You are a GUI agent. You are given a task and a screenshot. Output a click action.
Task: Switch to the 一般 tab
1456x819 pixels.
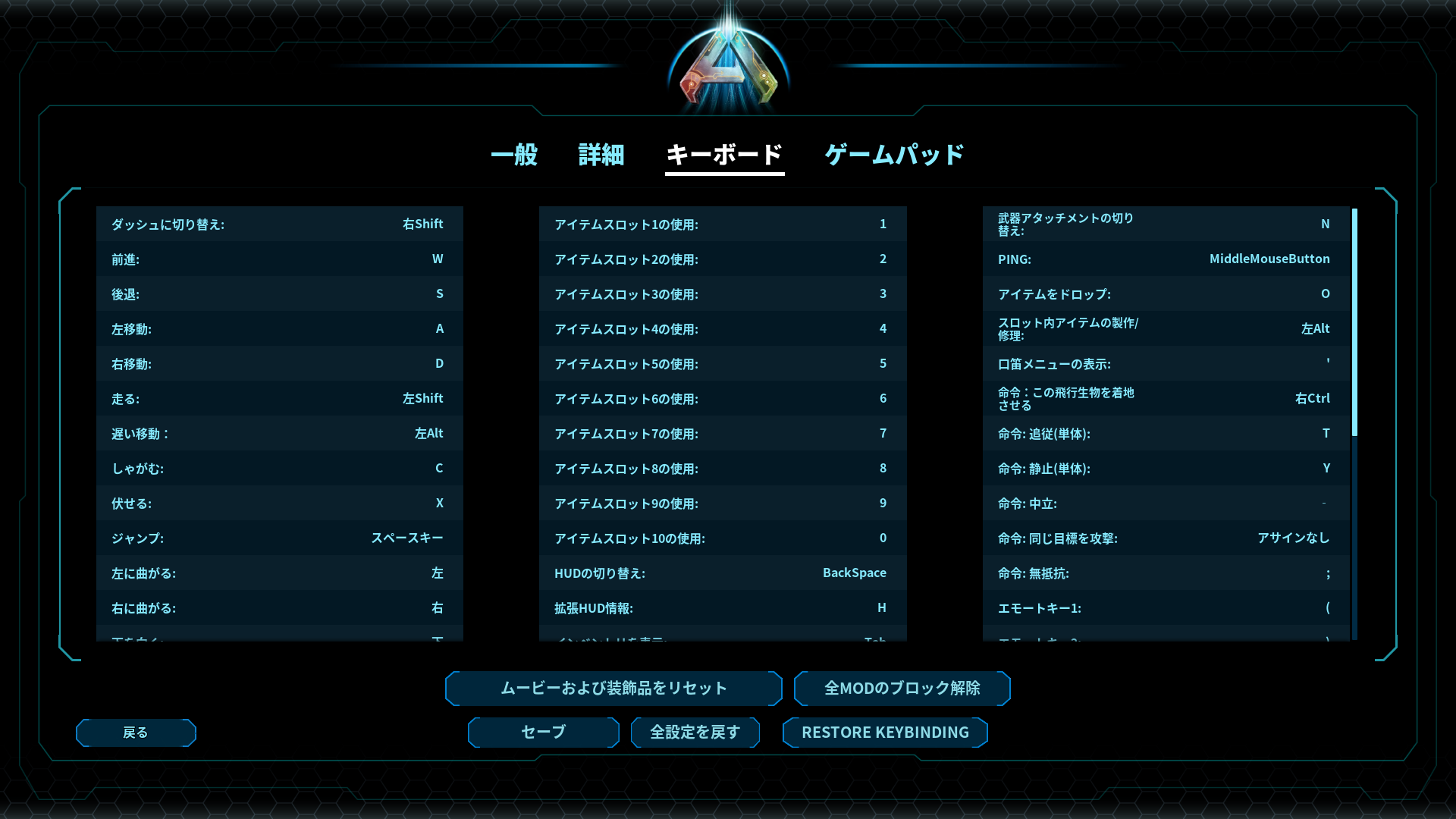tap(516, 155)
